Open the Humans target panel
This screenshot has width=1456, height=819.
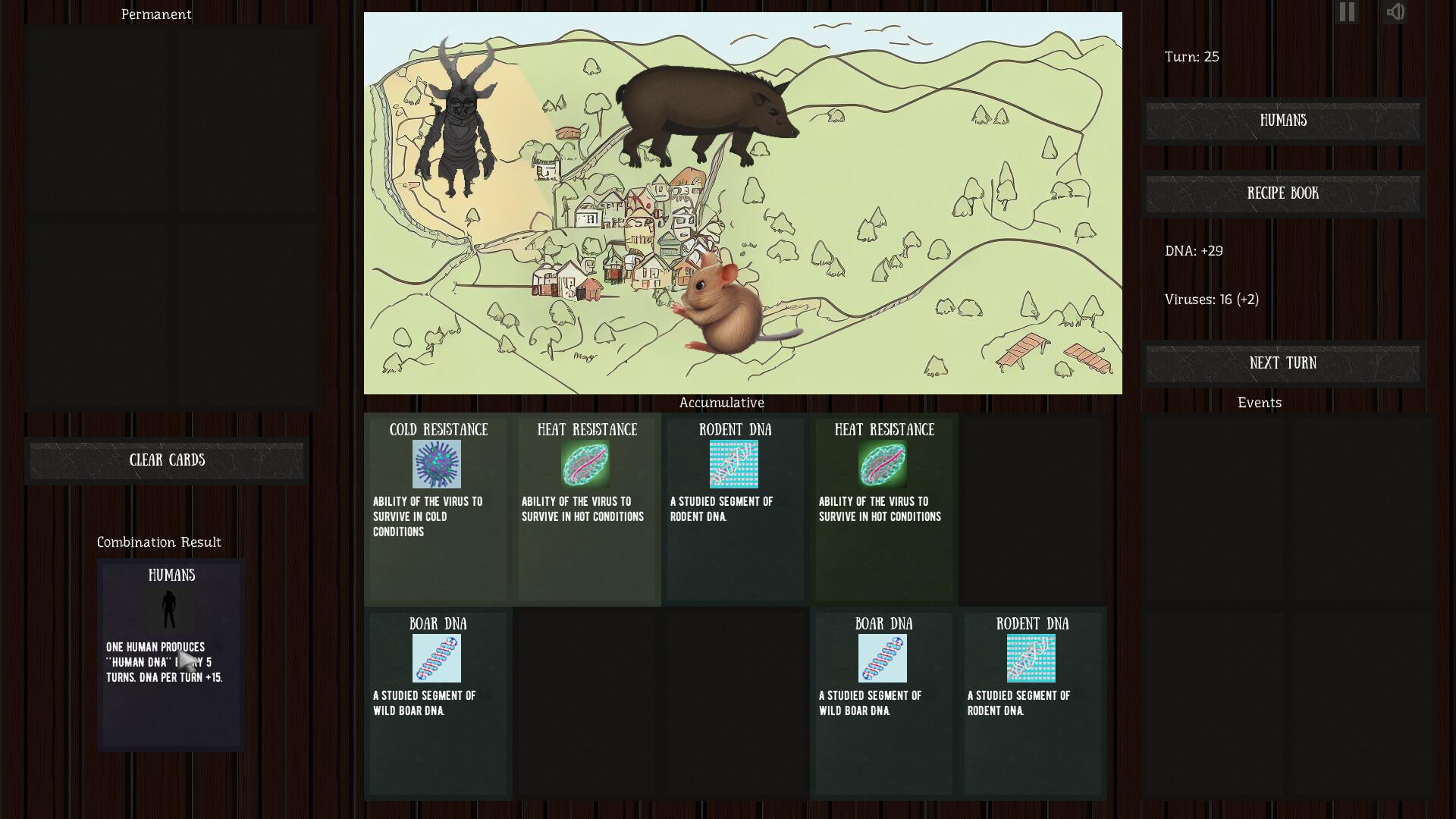[x=1282, y=121]
